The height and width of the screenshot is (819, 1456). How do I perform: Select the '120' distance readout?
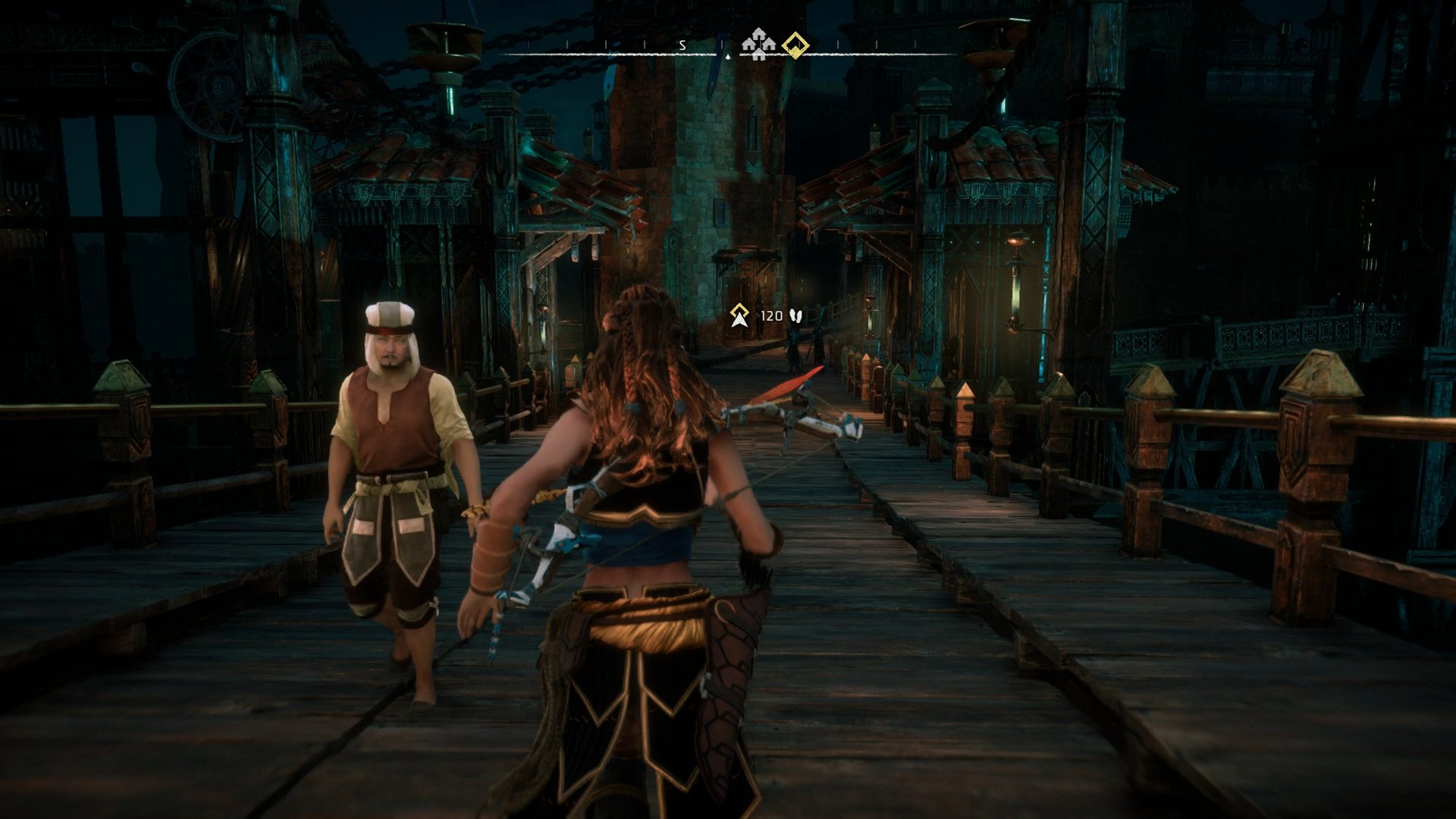(772, 316)
